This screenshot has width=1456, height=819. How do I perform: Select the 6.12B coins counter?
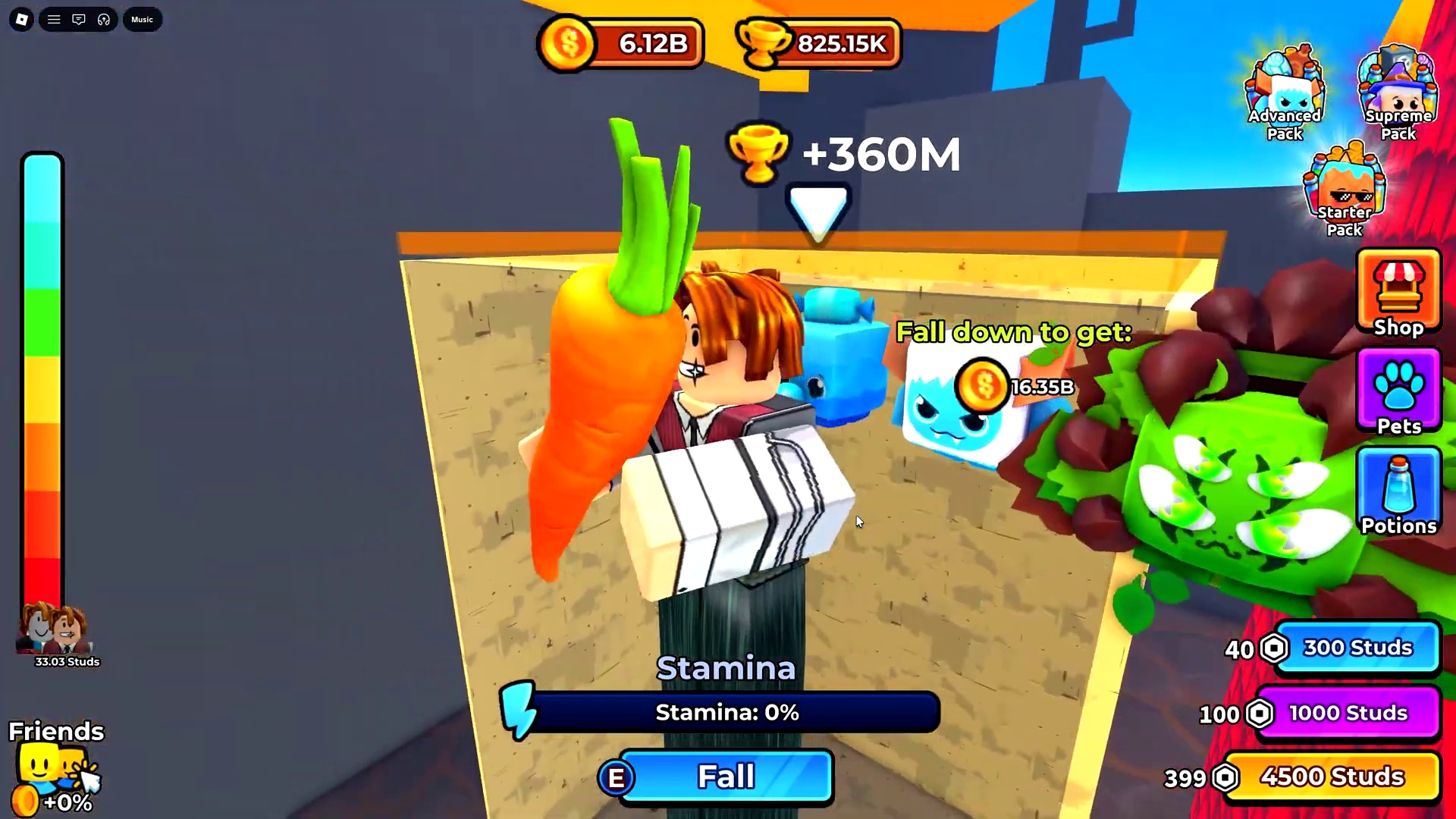[622, 43]
